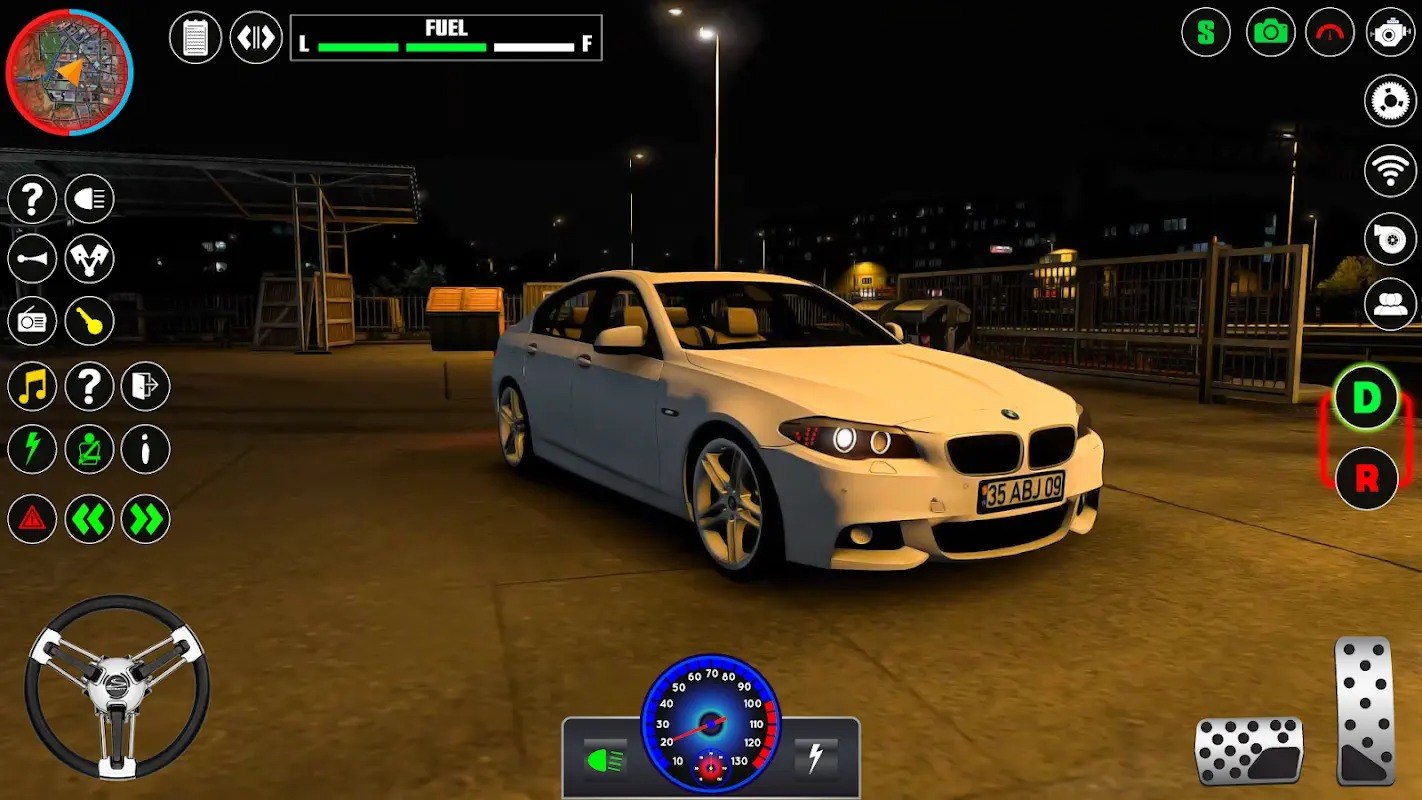Shift into Drive with the D button
This screenshot has height=800, width=1422.
[x=1366, y=398]
